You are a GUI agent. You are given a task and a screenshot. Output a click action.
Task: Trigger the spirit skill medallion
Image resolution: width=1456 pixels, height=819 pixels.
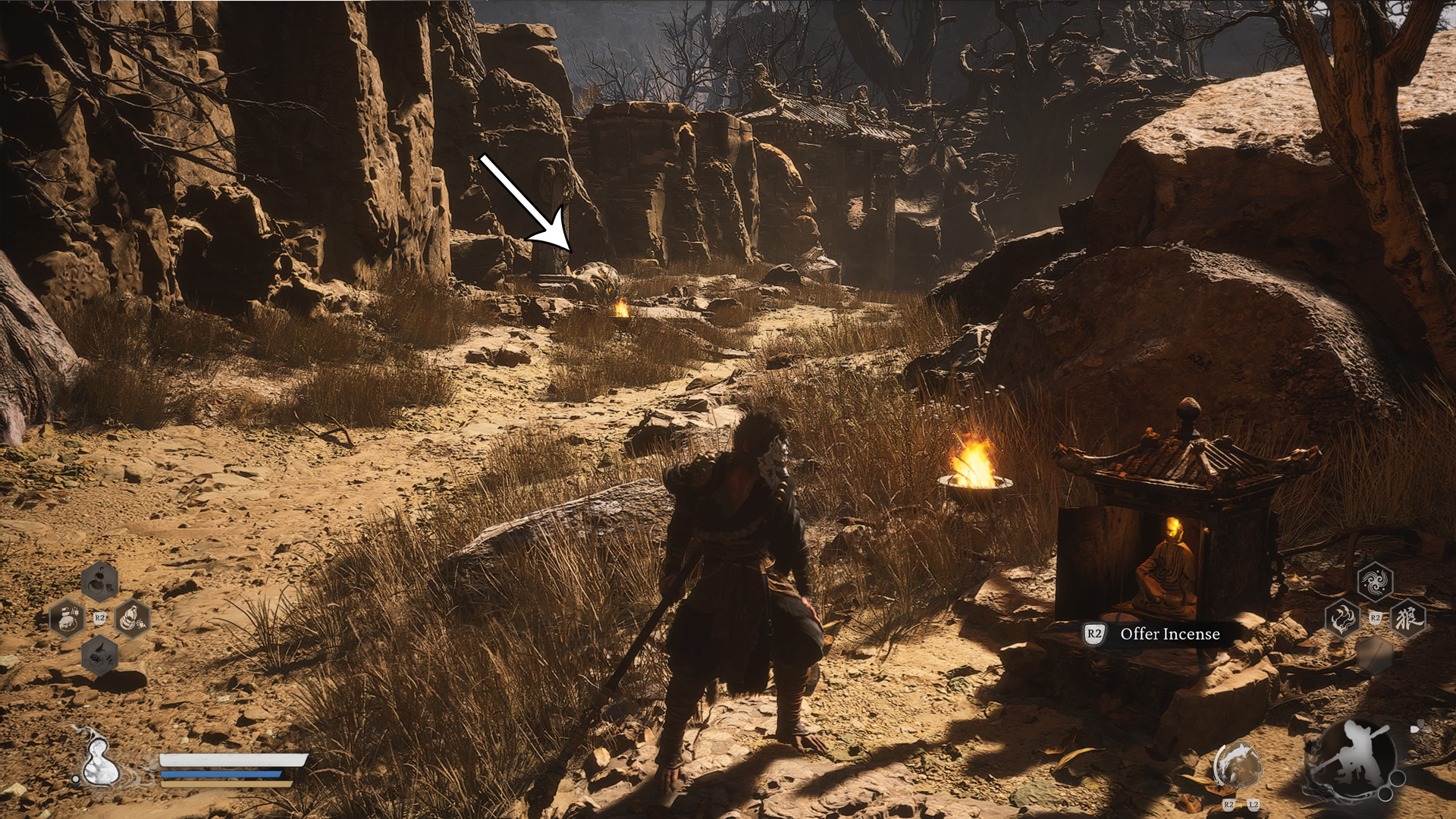1238,766
